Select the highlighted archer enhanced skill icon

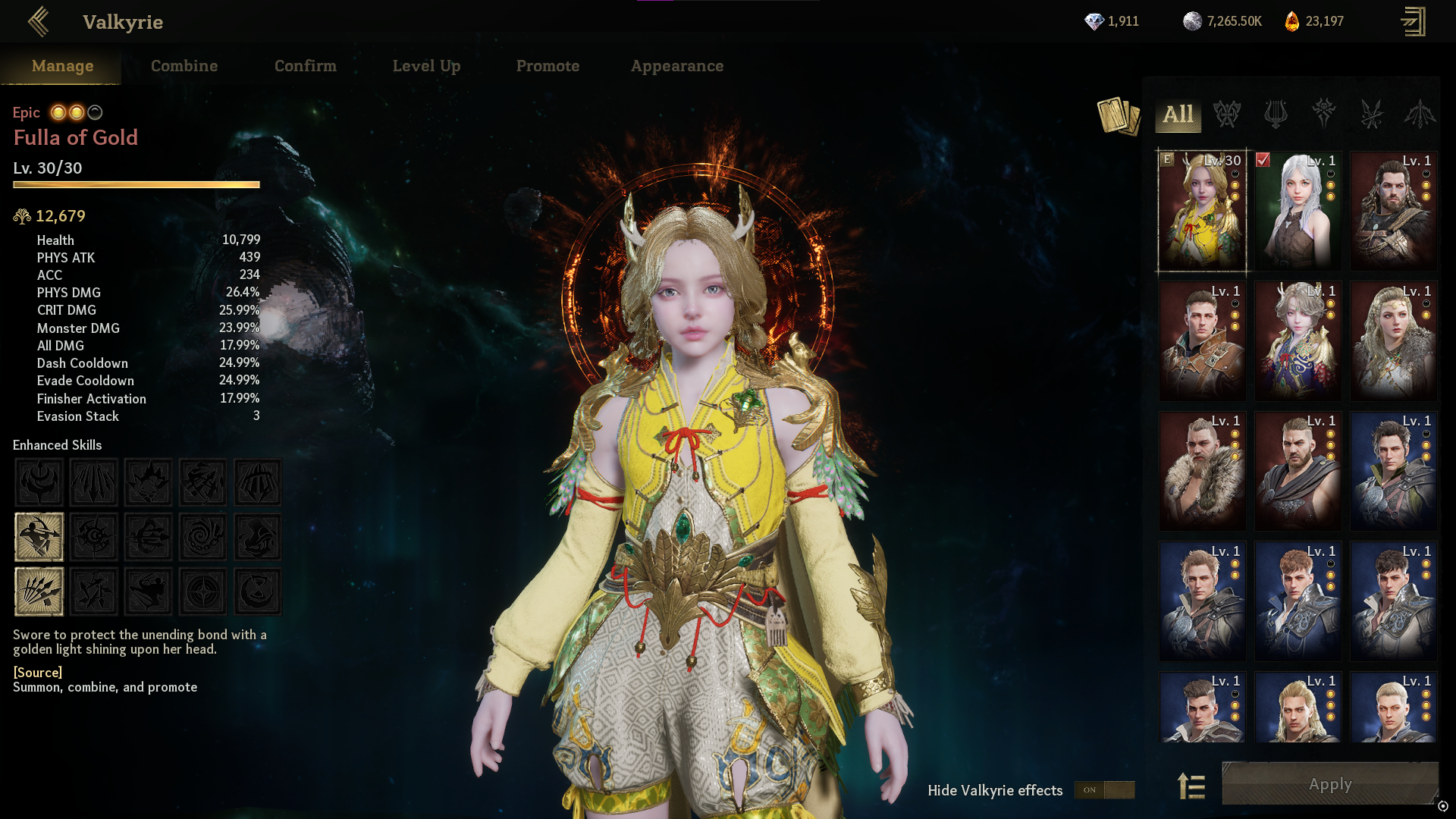point(39,537)
